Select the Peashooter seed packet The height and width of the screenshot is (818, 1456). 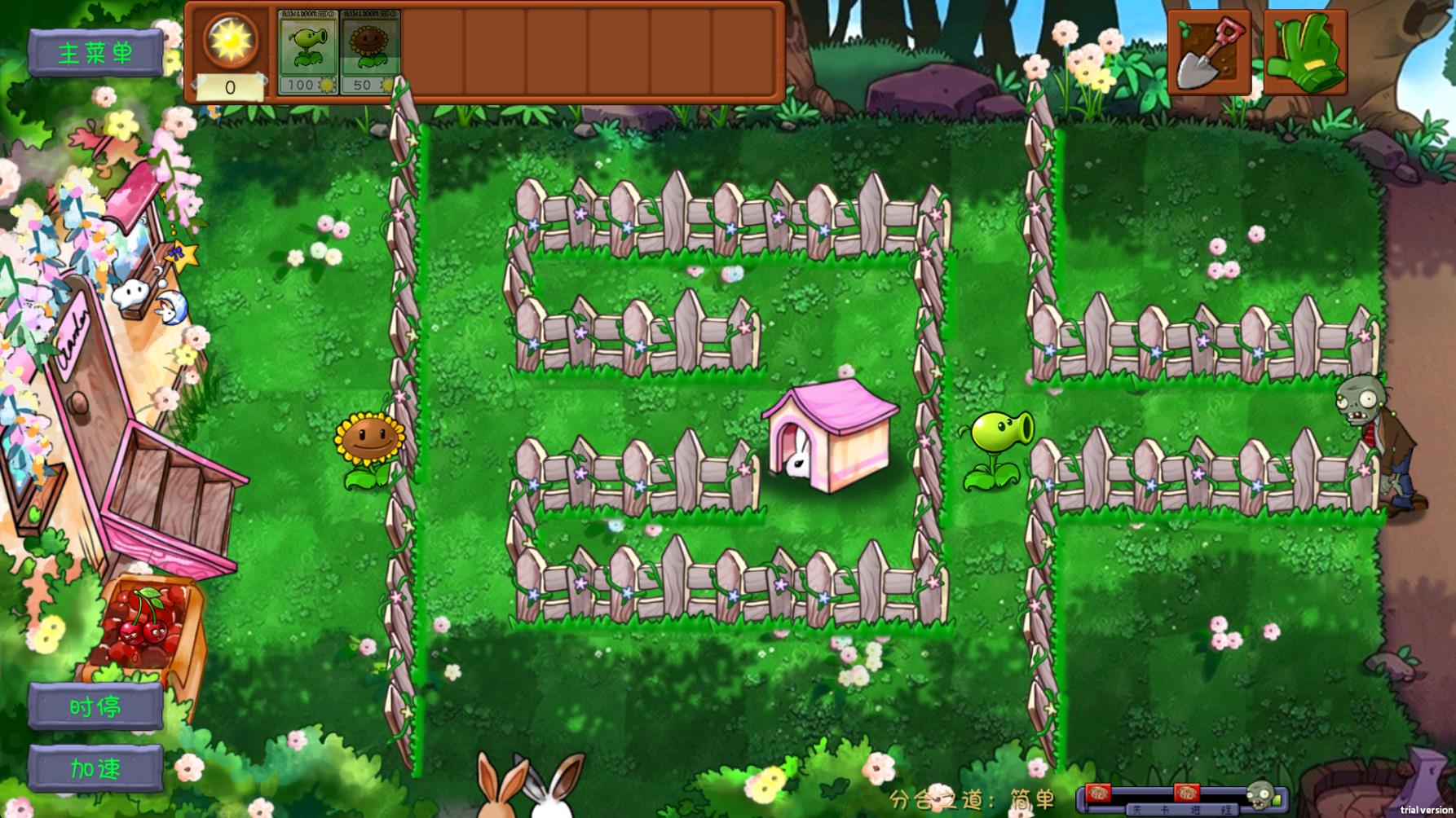307,53
